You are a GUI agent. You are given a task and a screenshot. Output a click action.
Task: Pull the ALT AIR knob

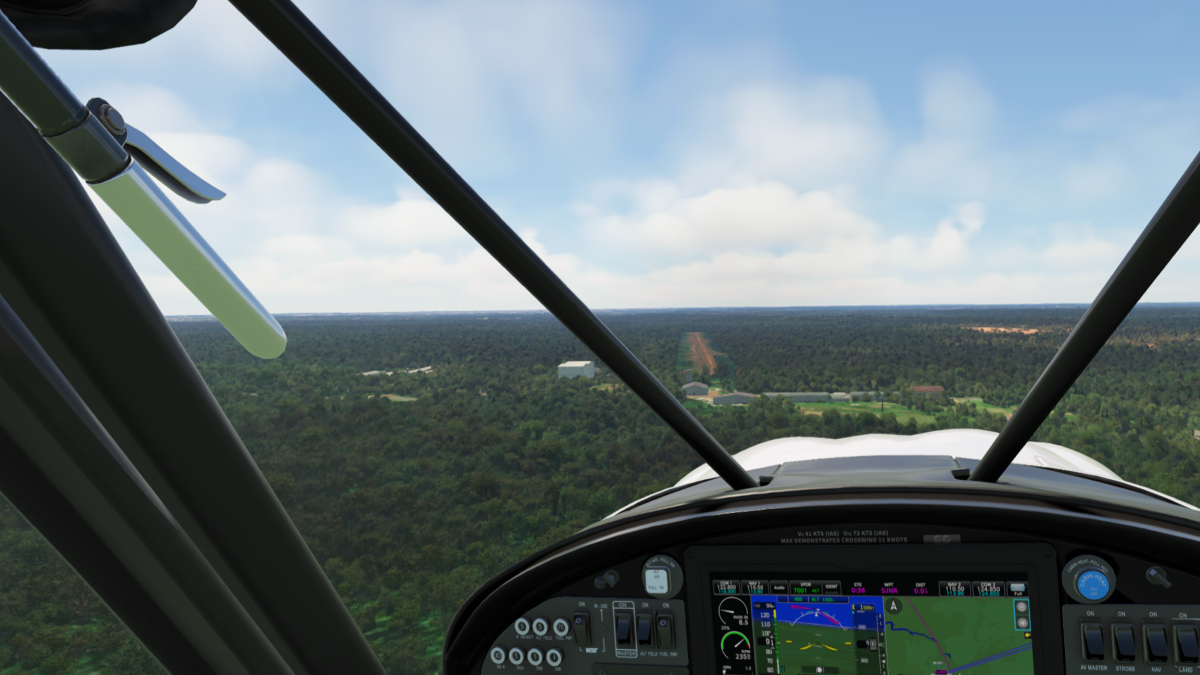[658, 579]
